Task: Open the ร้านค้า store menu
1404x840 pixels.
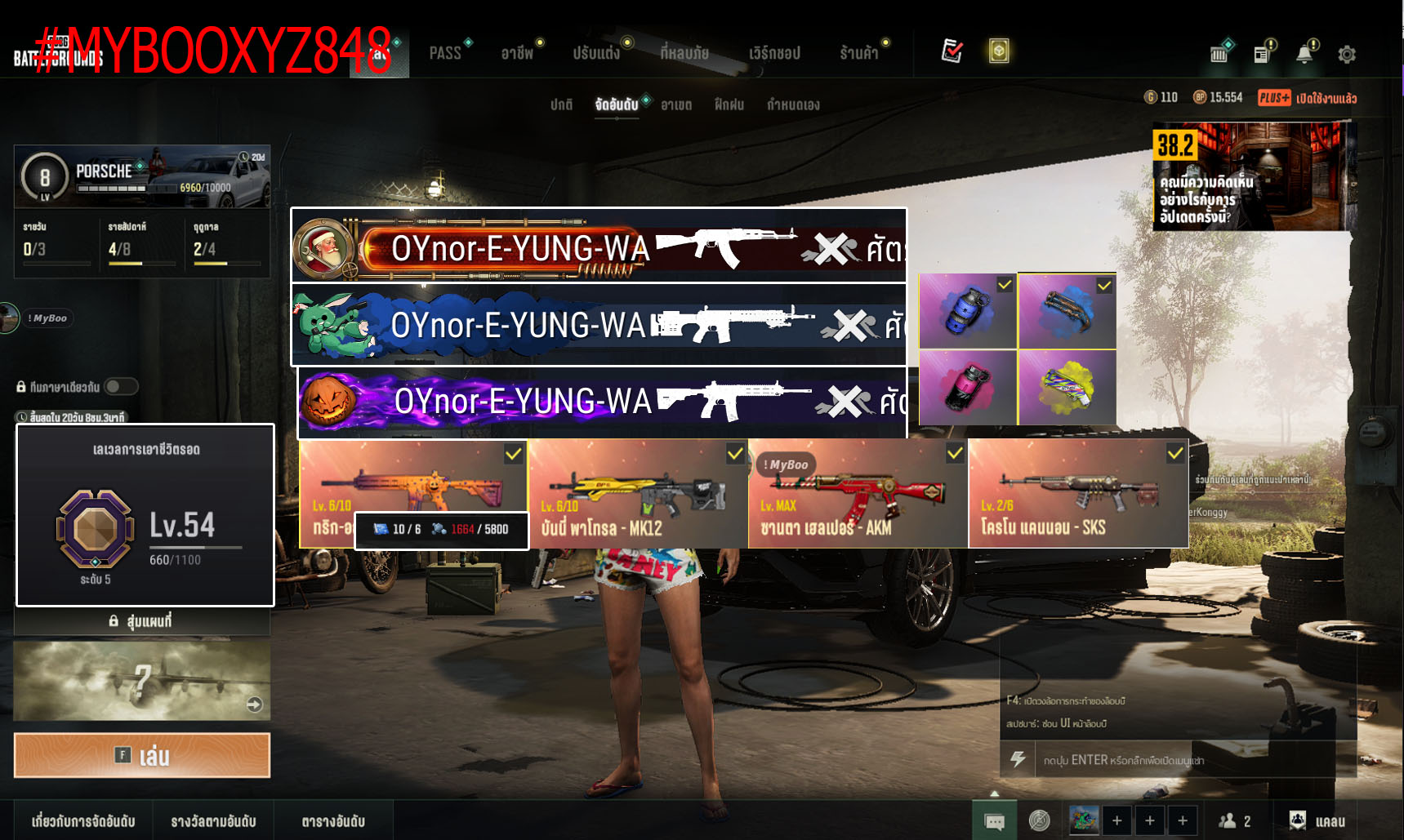Action: click(859, 53)
